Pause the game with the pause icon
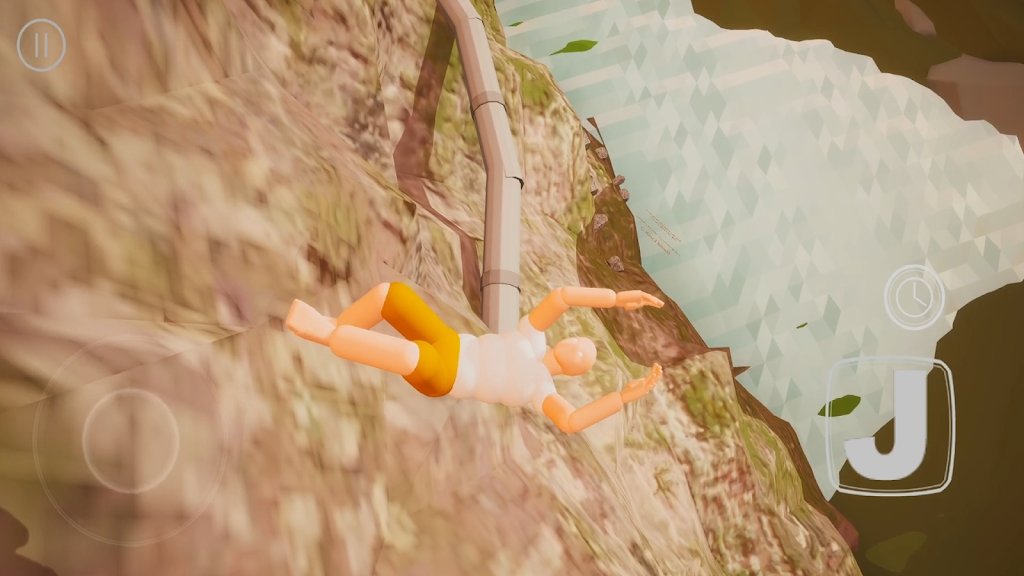 [42, 46]
